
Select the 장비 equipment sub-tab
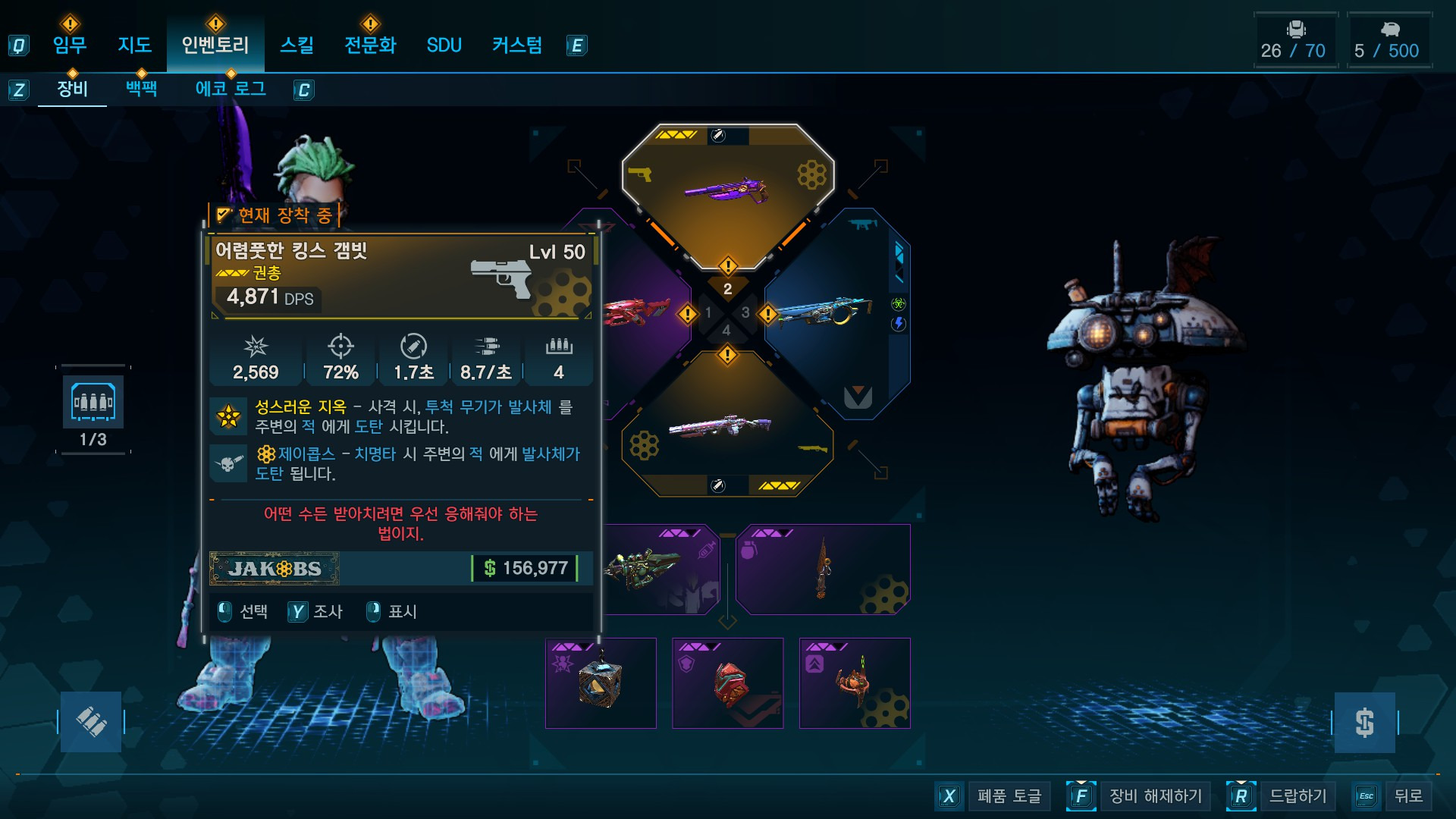(73, 89)
